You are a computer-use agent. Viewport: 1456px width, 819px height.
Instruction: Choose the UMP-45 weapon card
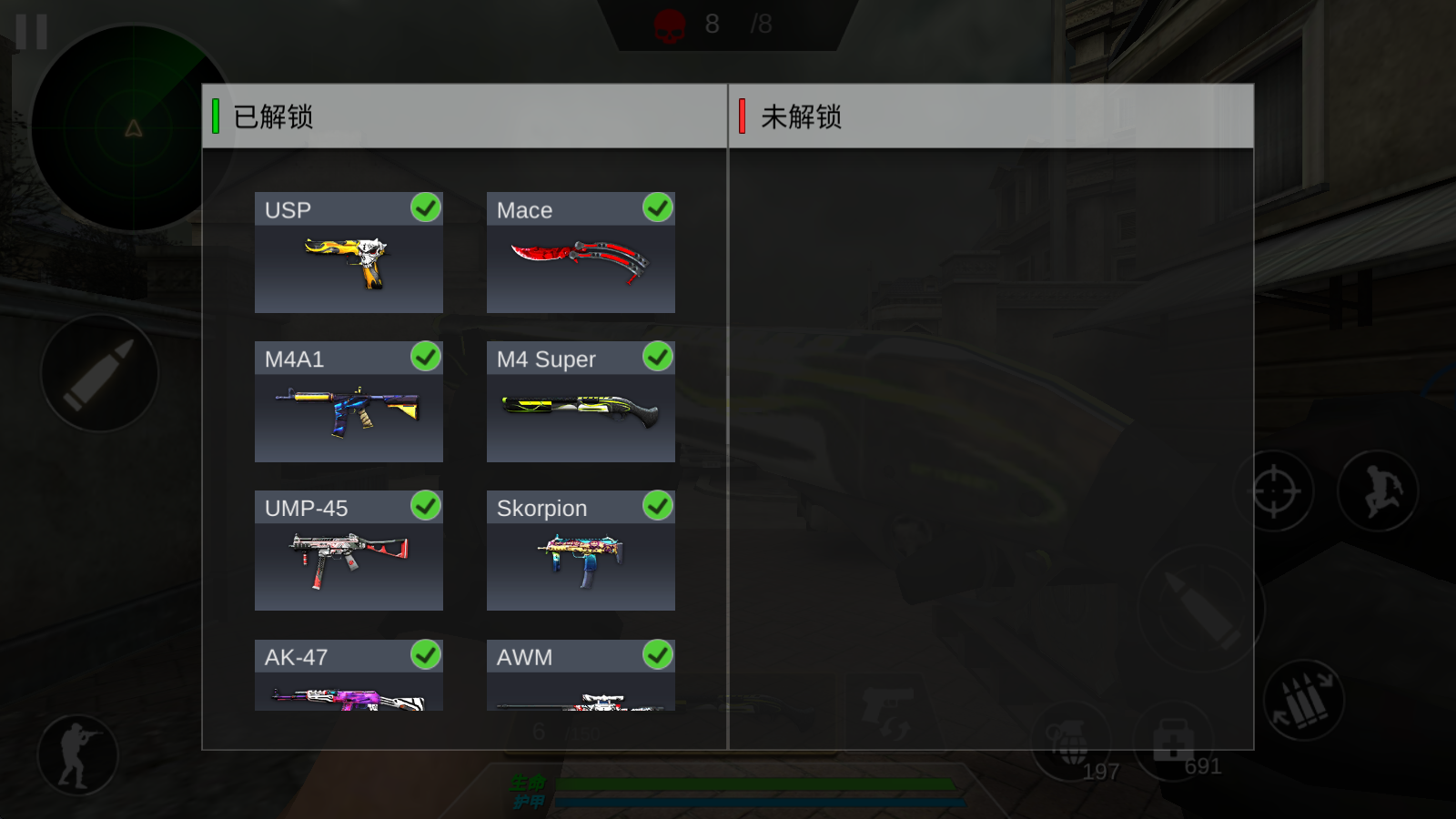pos(349,551)
